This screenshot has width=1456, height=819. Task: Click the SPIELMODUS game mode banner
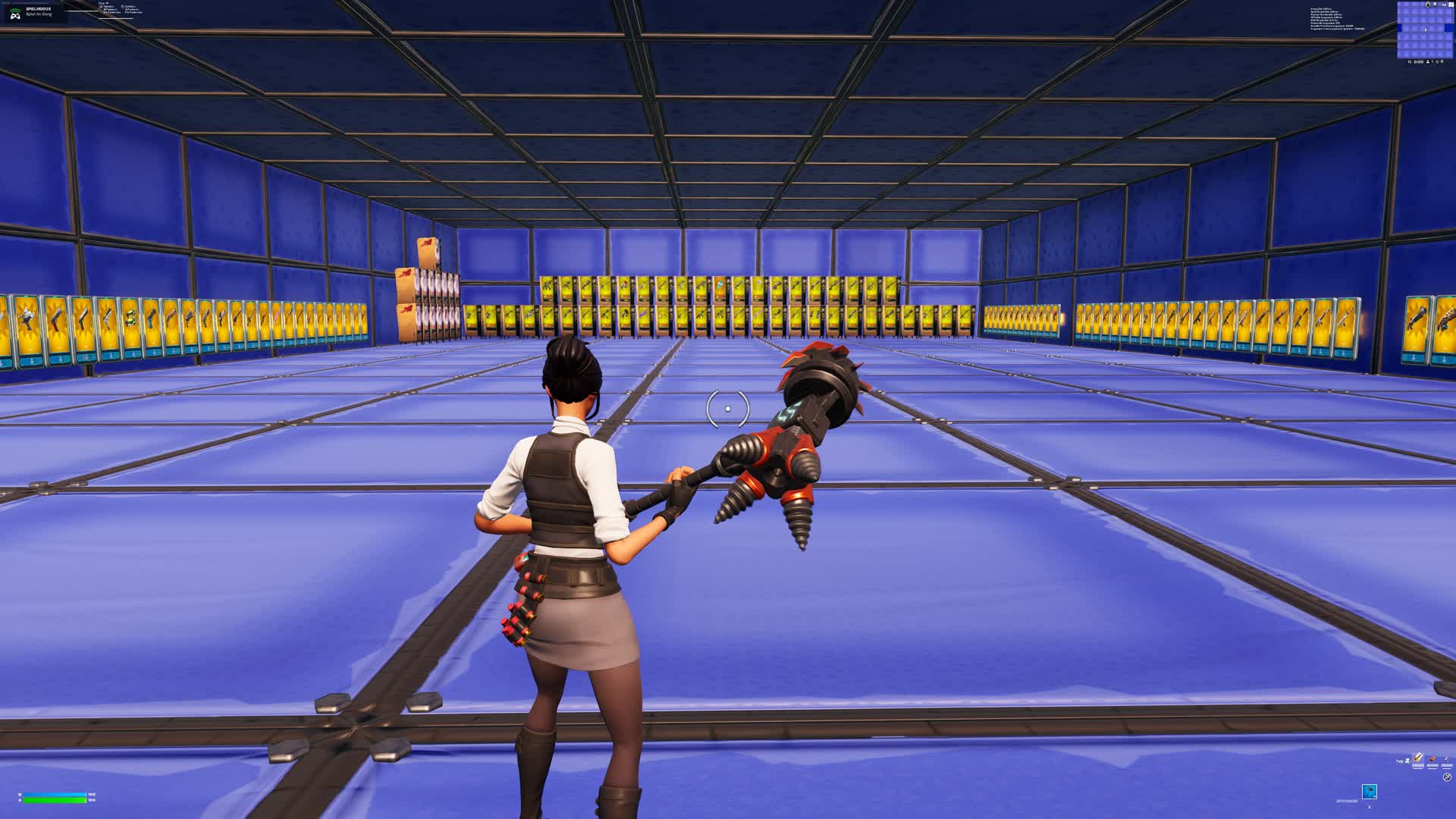pyautogui.click(x=38, y=8)
